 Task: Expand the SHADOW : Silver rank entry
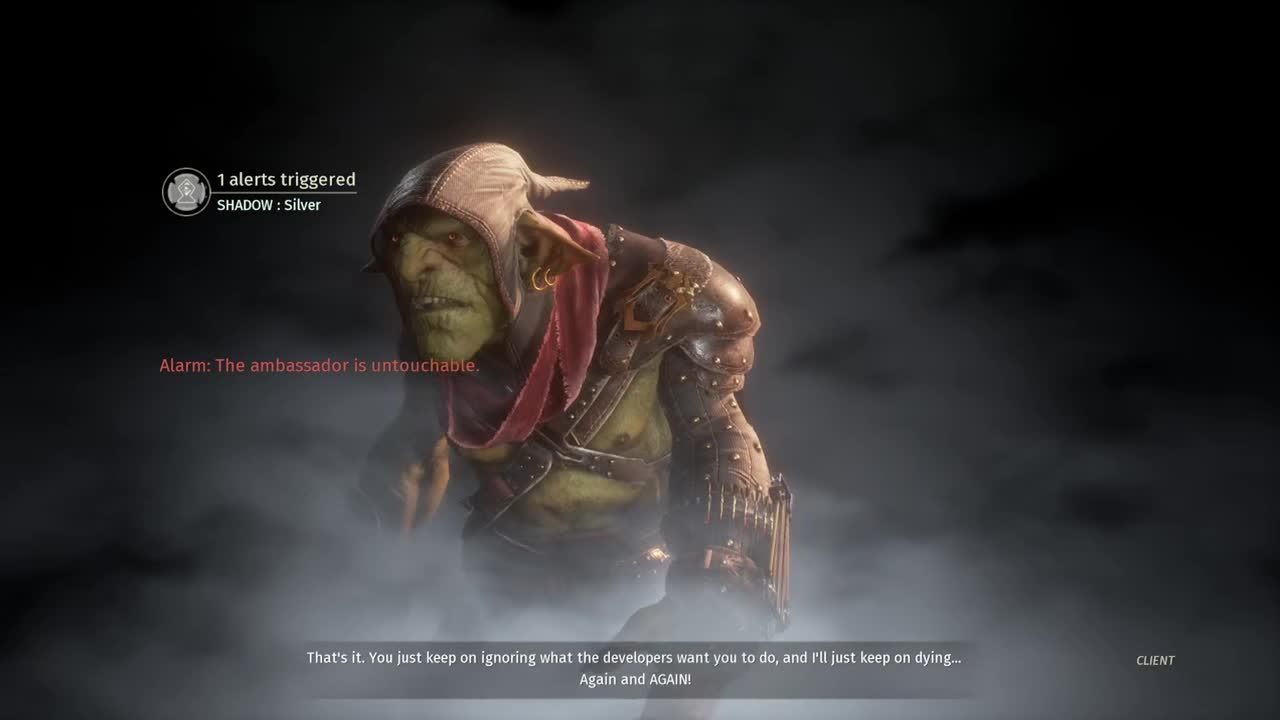coord(269,204)
